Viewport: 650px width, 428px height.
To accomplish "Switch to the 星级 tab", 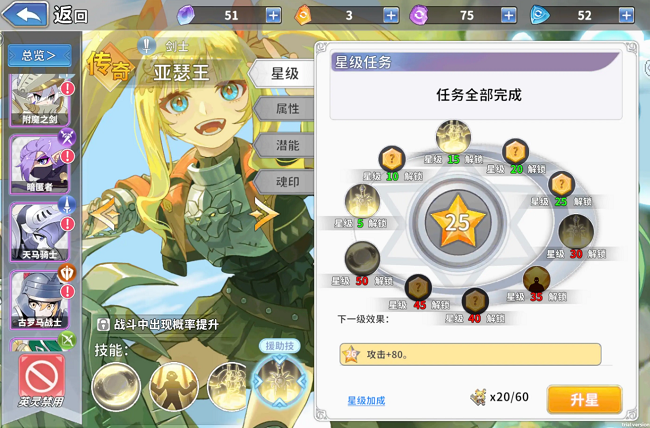I will click(x=286, y=74).
